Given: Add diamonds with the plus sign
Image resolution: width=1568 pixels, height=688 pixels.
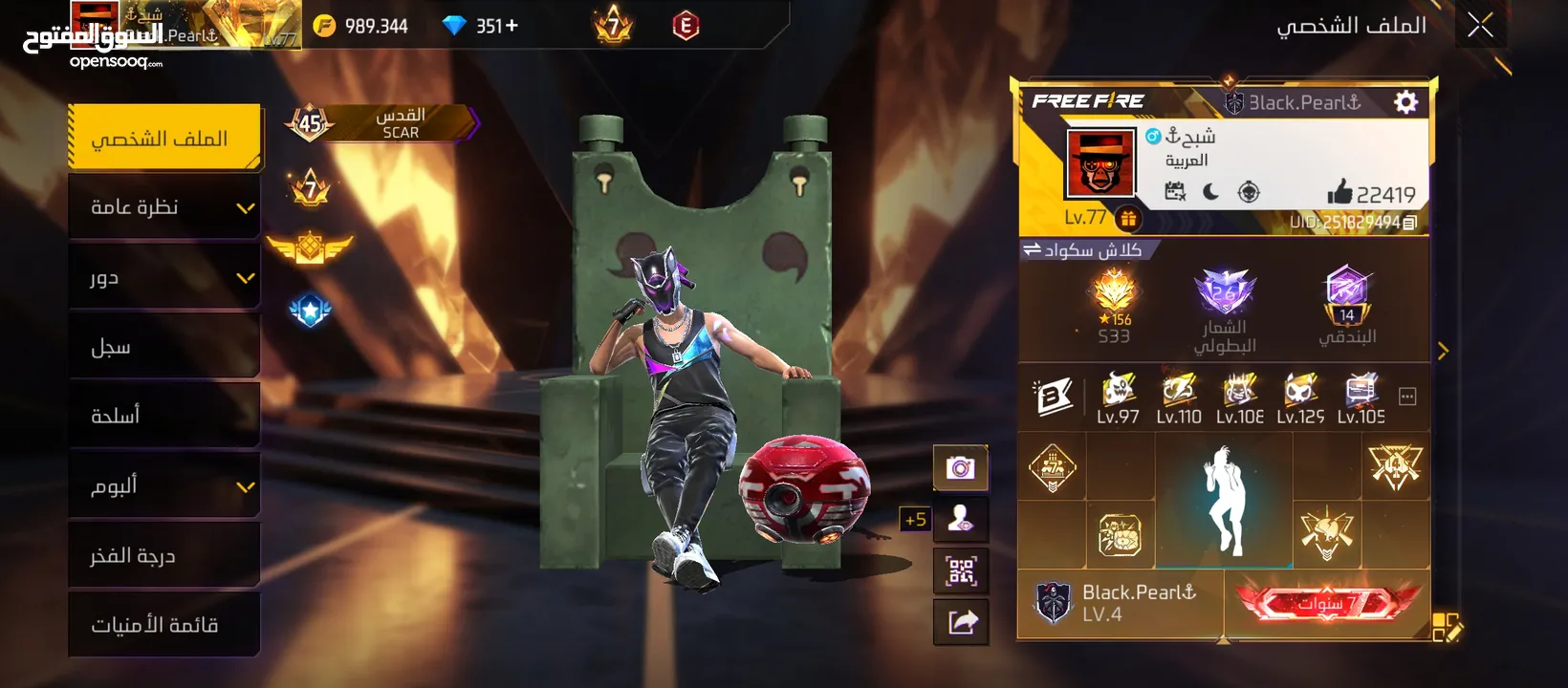Looking at the screenshot, I should [512, 26].
